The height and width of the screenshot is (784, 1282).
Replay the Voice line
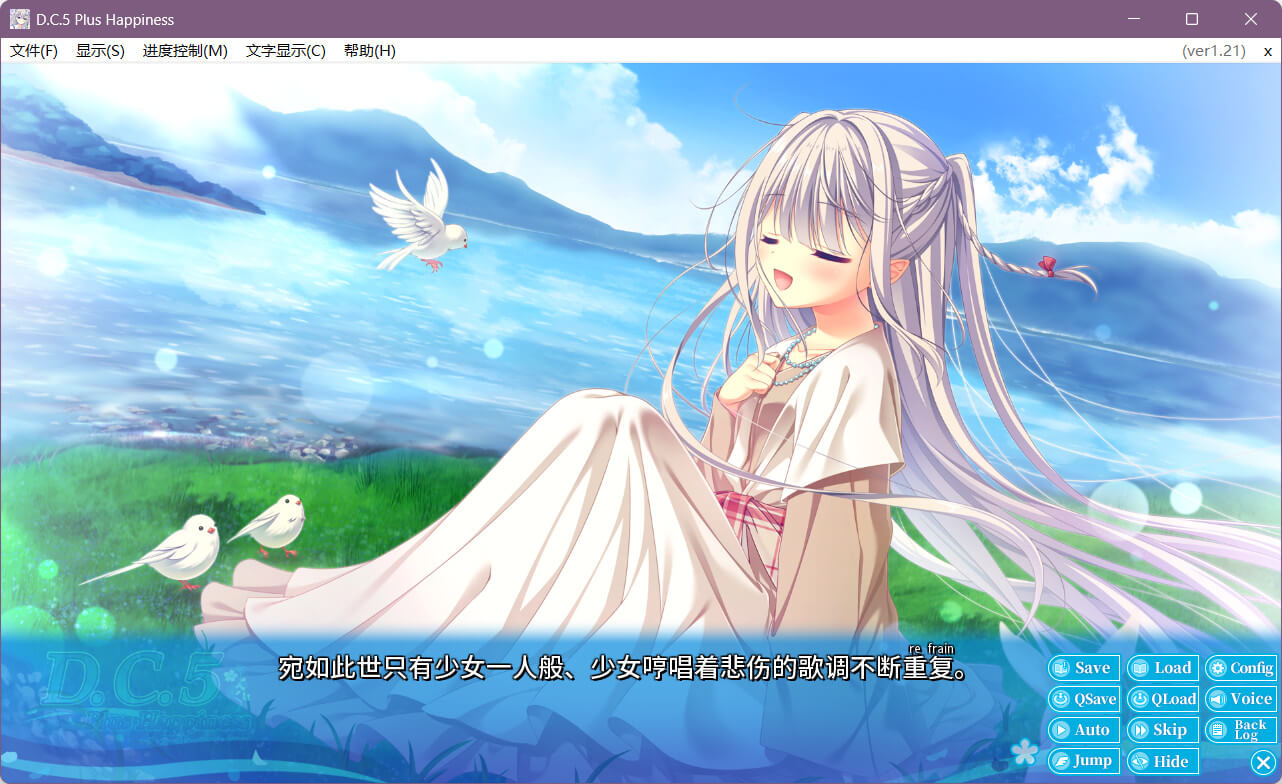click(x=1240, y=699)
